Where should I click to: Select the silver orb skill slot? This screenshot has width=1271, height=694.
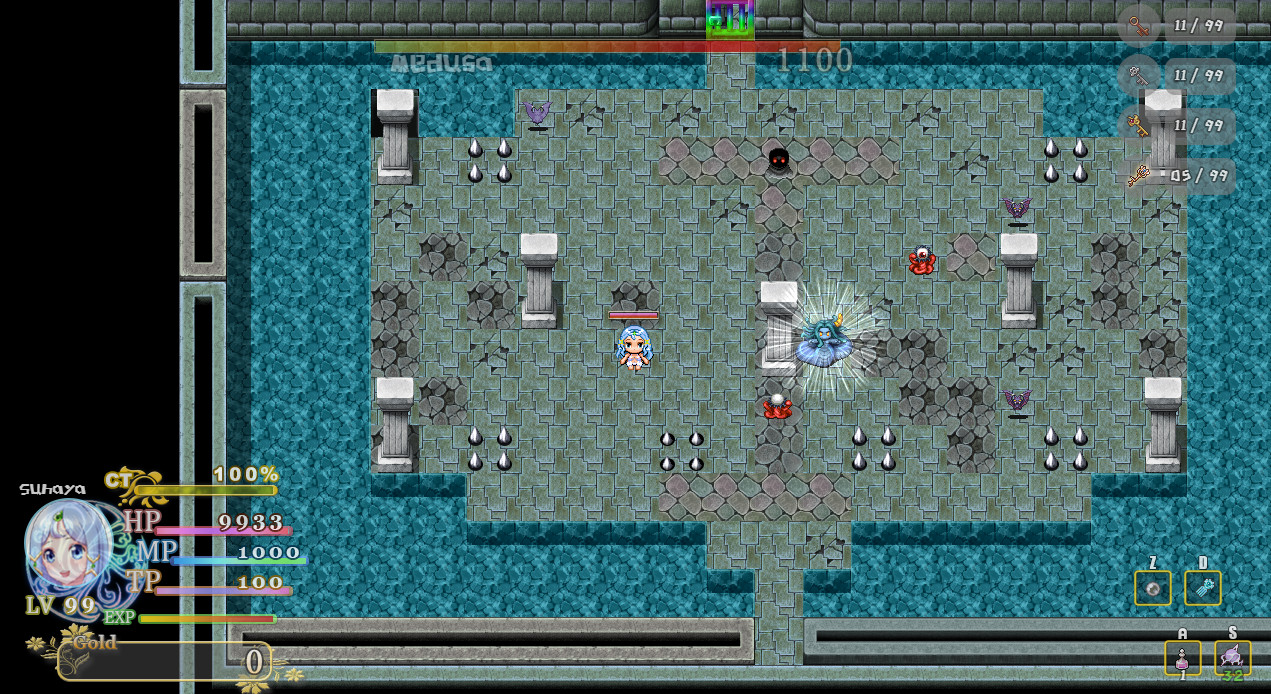point(1152,588)
